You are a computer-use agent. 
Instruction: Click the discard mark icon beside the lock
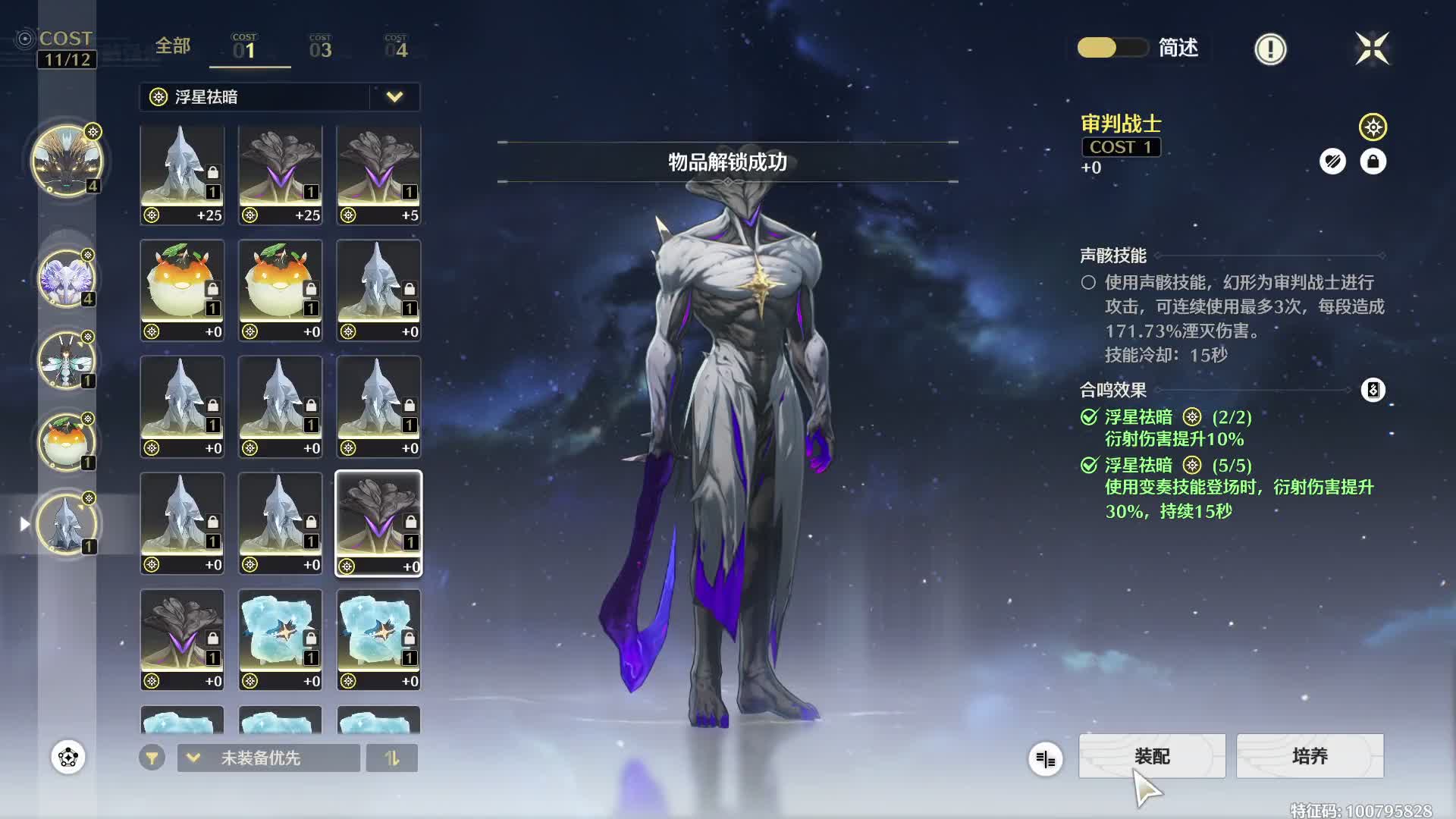pos(1332,162)
